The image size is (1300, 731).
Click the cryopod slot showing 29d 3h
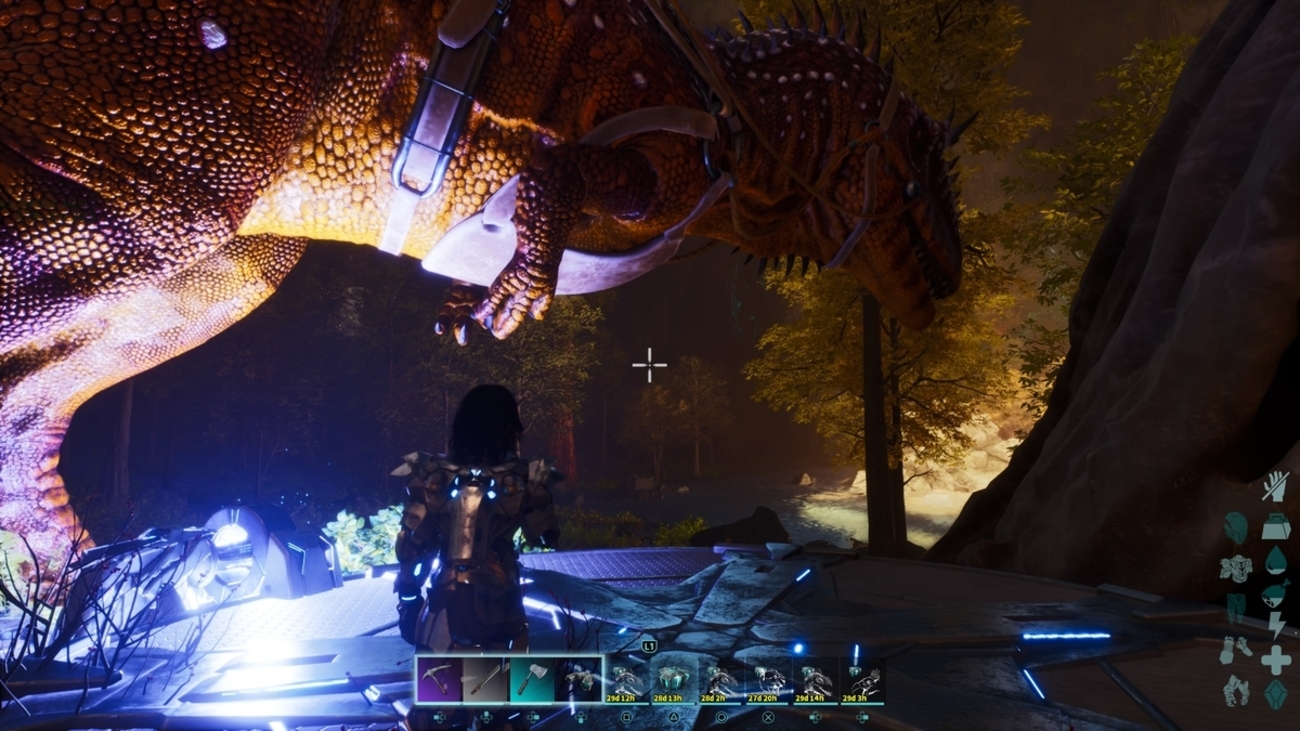pos(862,679)
